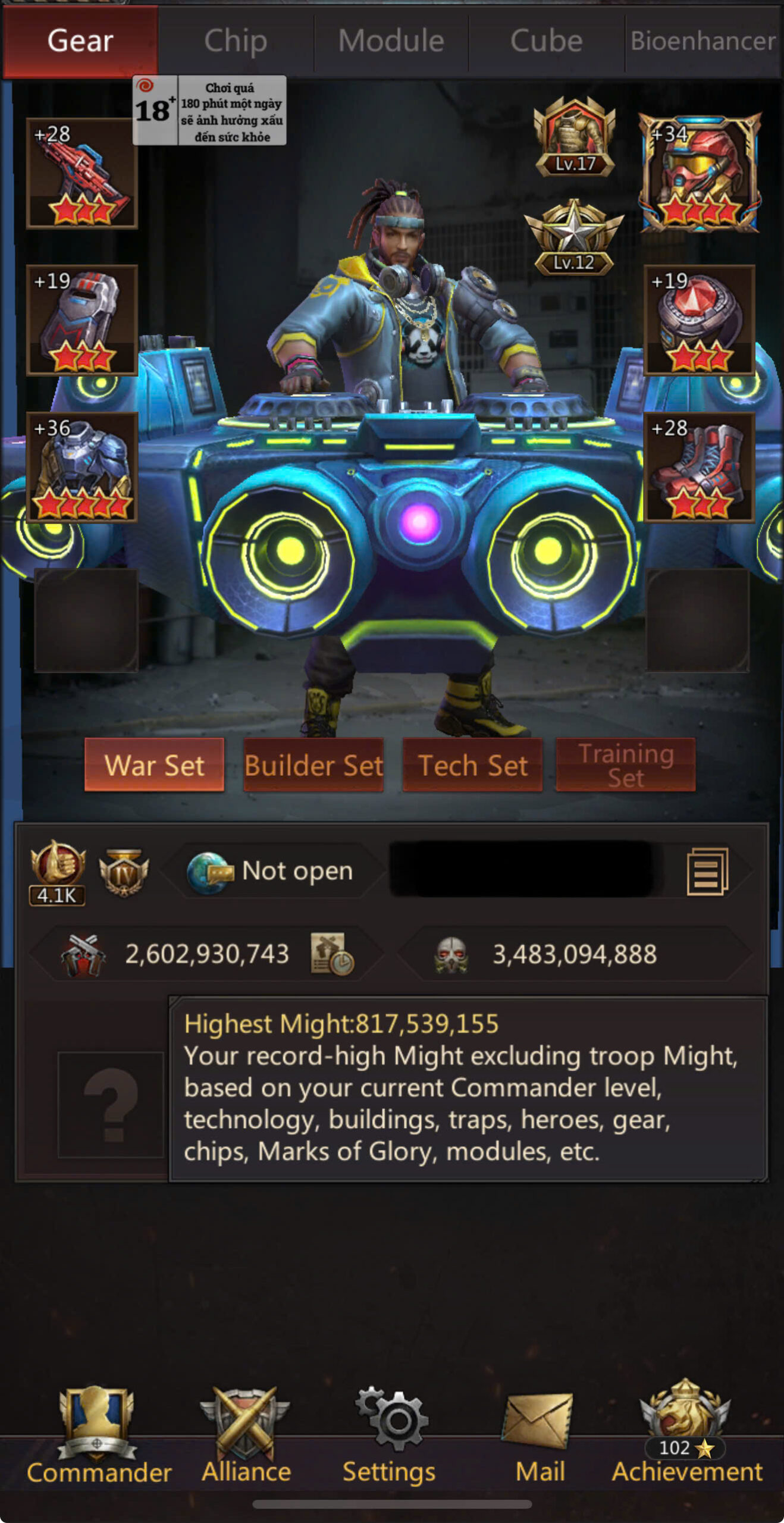Switch to the Chip tab
784x1523 pixels.
point(236,41)
